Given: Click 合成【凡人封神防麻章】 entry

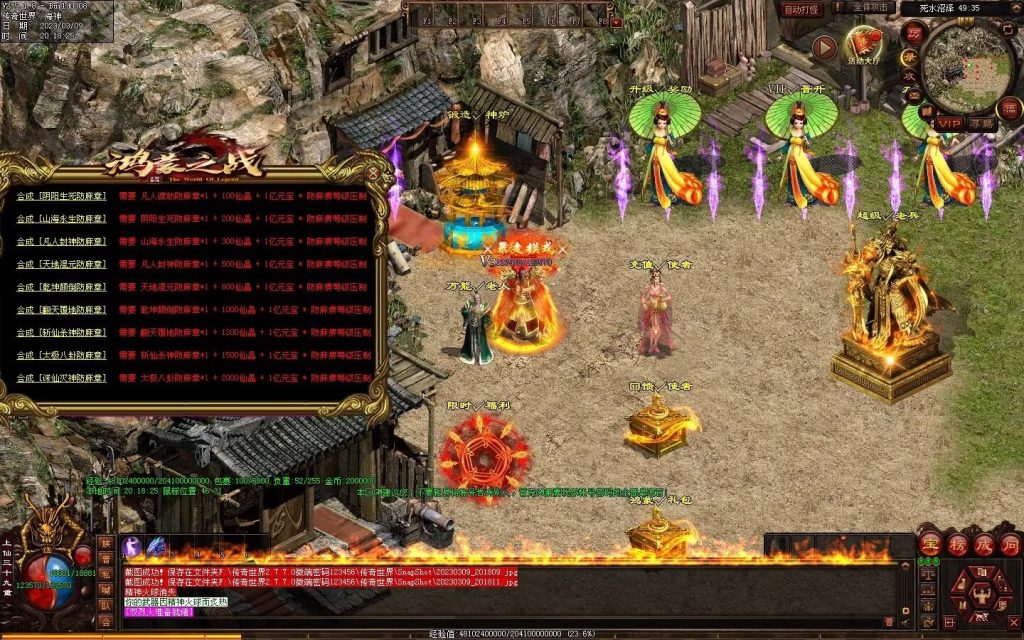Looking at the screenshot, I should pyautogui.click(x=61, y=242).
